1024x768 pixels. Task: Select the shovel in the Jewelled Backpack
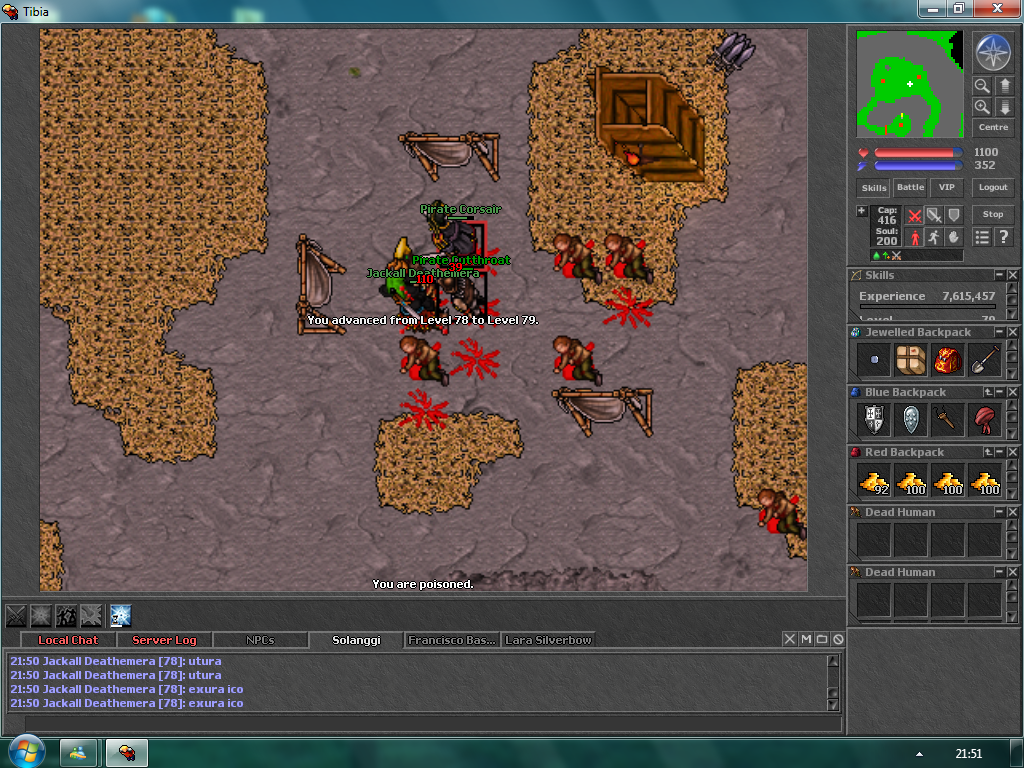(x=985, y=360)
